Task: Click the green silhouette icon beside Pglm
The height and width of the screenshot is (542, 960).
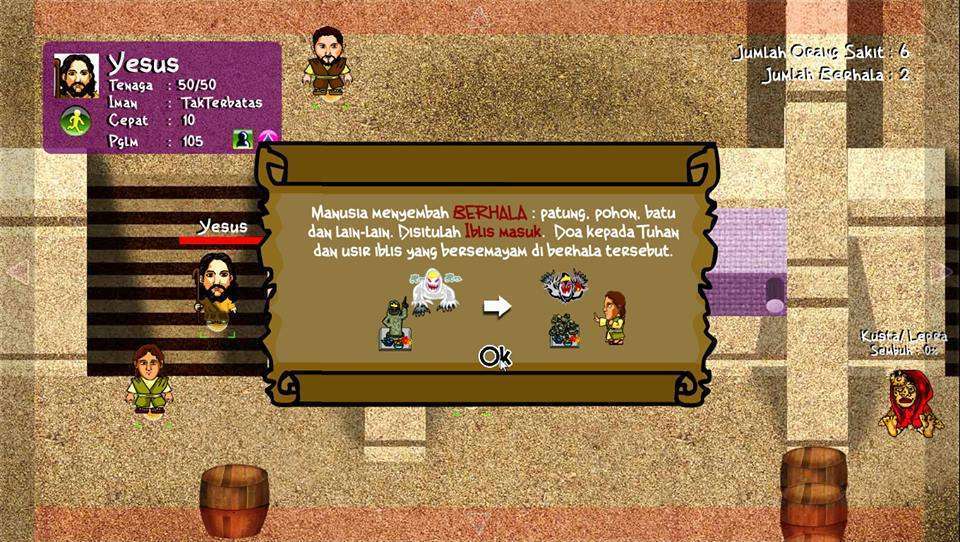Action: 242,139
